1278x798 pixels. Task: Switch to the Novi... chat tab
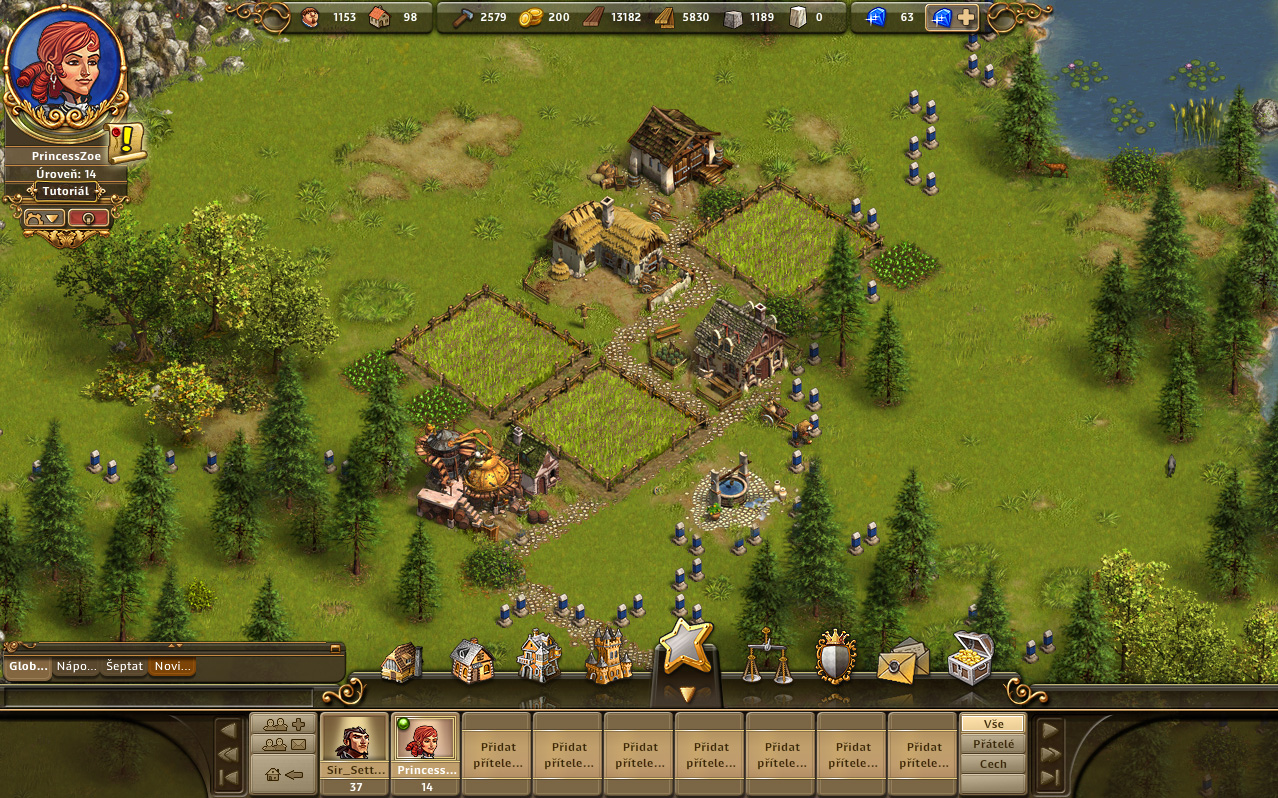point(172,666)
